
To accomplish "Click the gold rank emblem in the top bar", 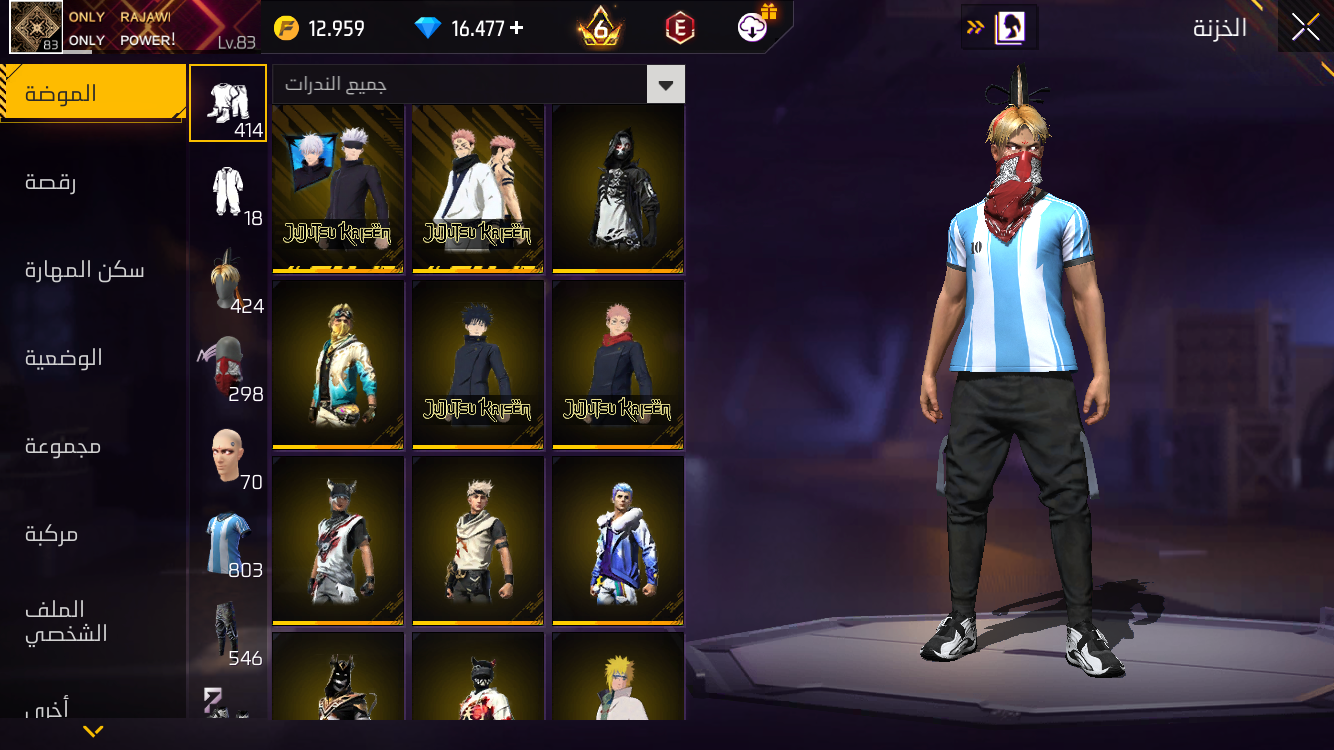I will 600,27.
